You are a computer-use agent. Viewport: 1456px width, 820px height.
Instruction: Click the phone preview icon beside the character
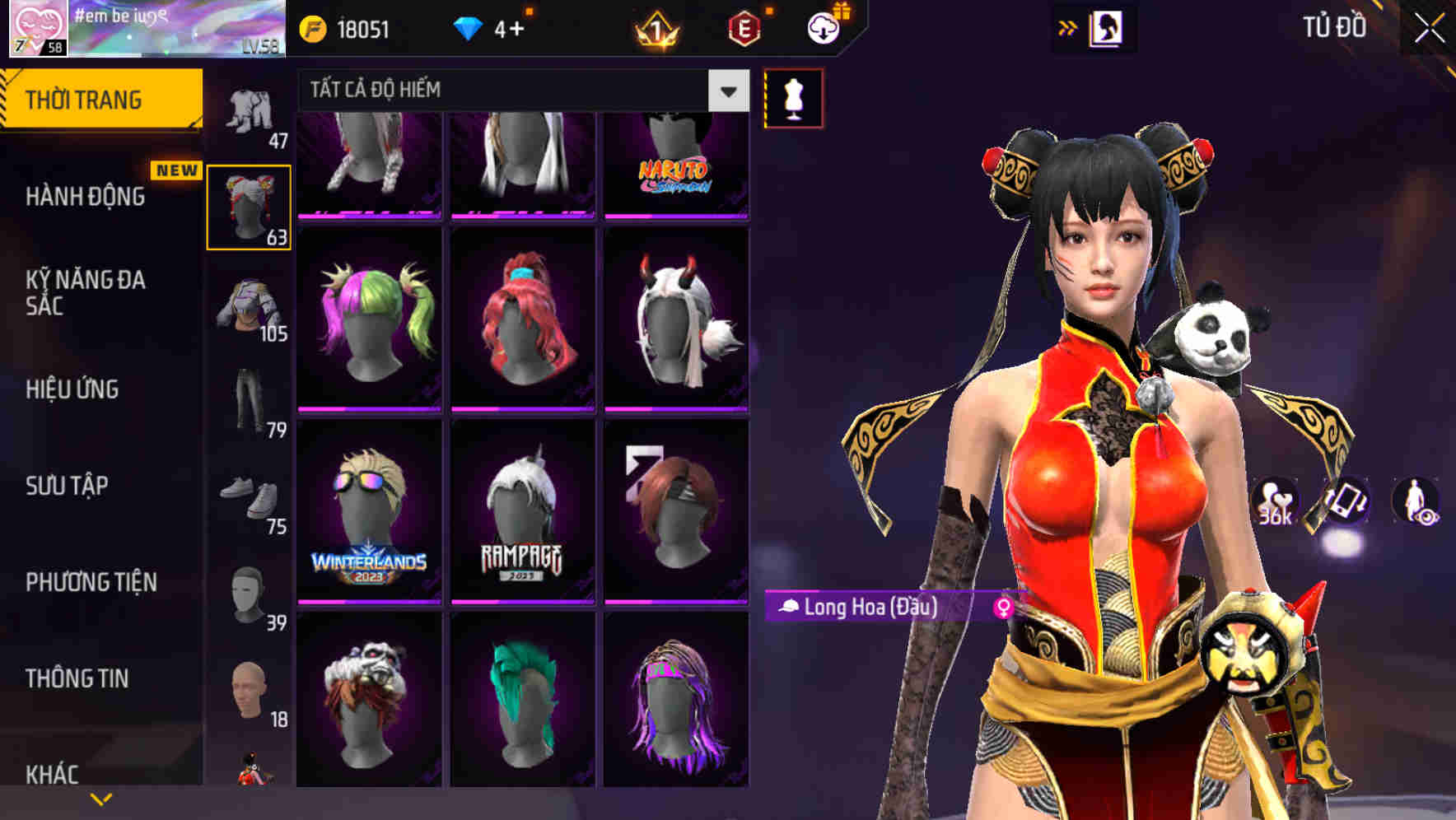pos(1346,501)
